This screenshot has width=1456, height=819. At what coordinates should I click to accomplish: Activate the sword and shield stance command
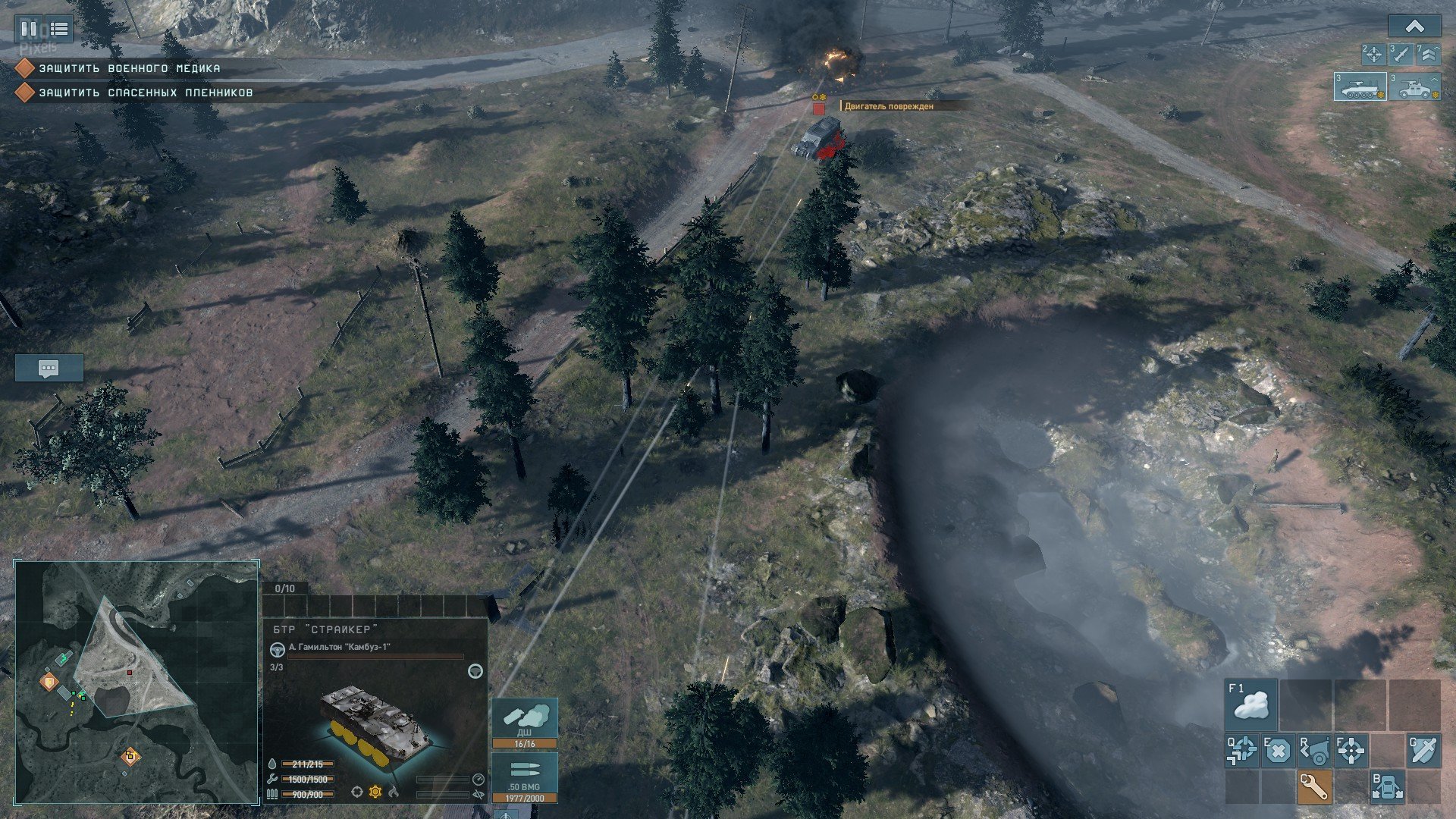[1423, 751]
